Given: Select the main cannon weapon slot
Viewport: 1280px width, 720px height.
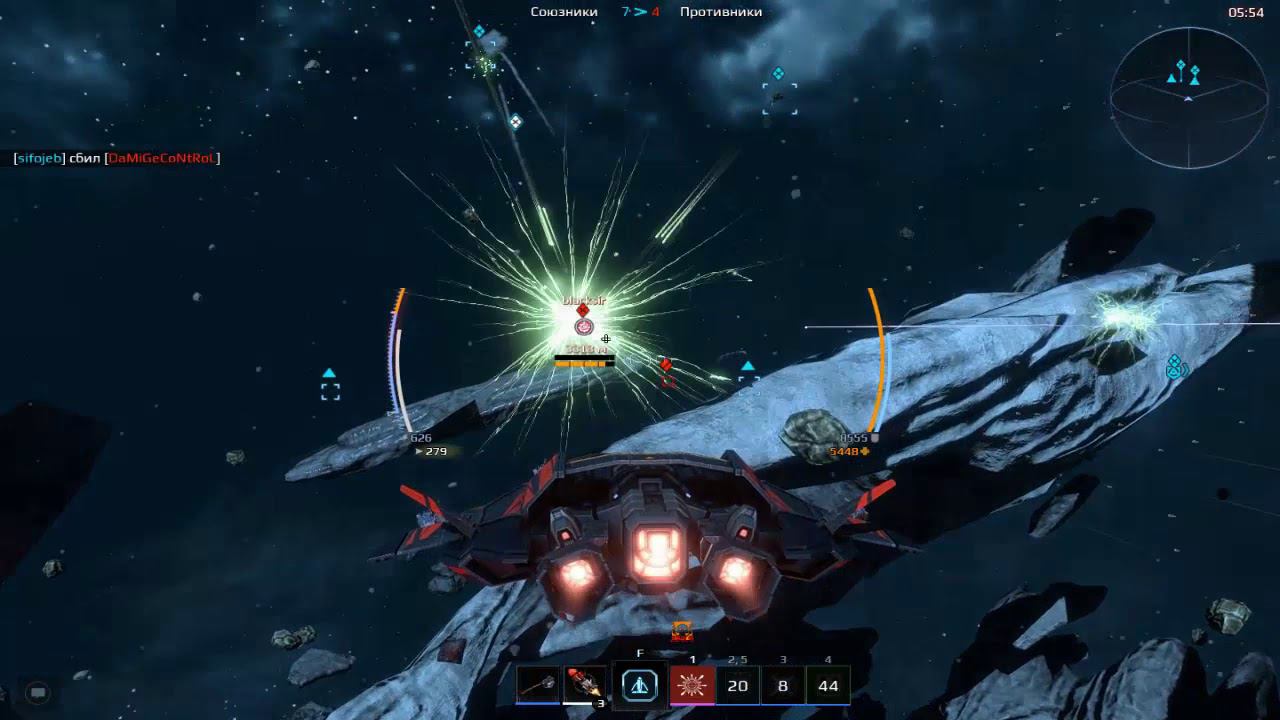Looking at the screenshot, I should click(x=538, y=685).
